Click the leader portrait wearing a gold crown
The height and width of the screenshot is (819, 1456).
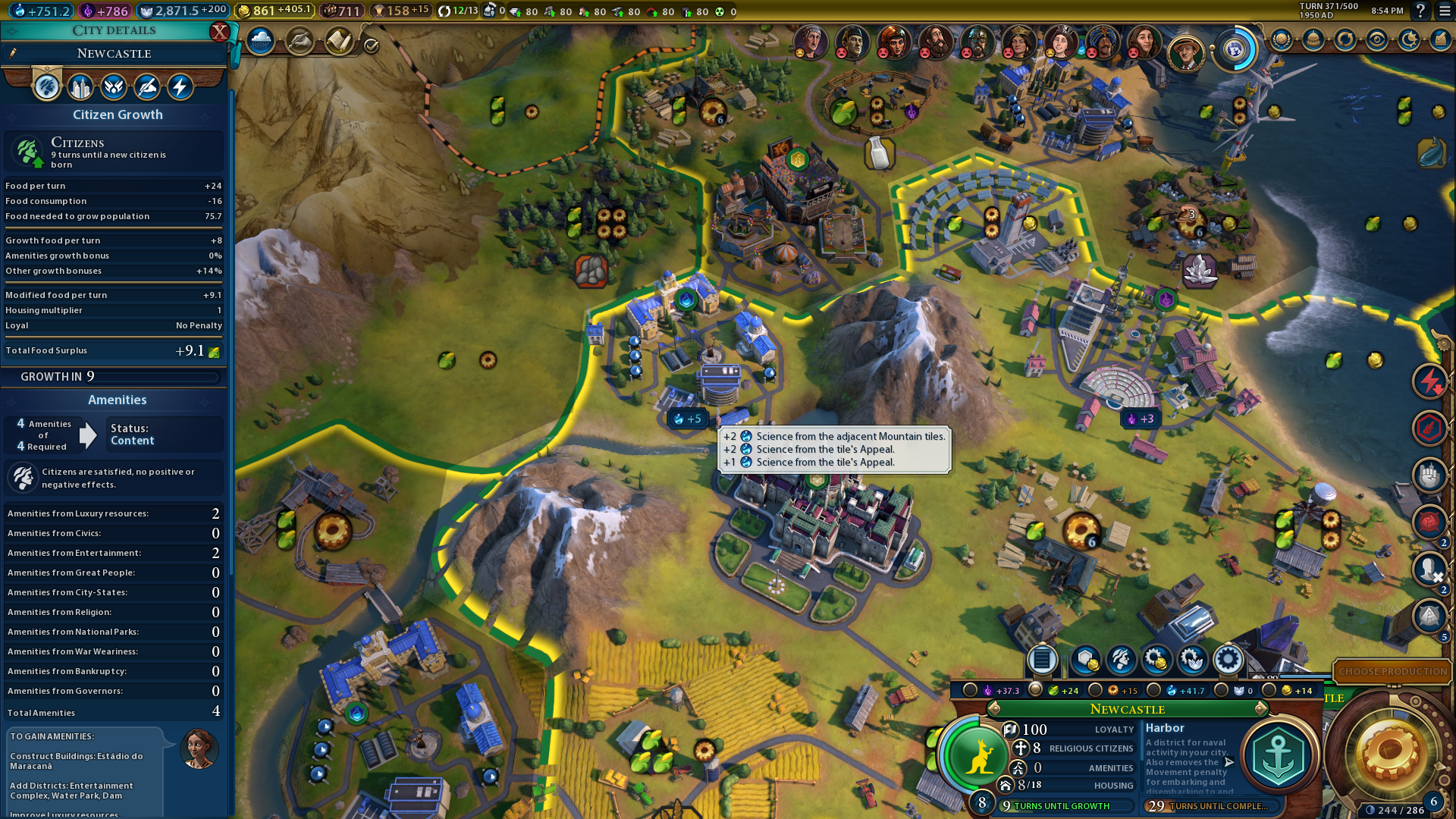tap(1018, 42)
